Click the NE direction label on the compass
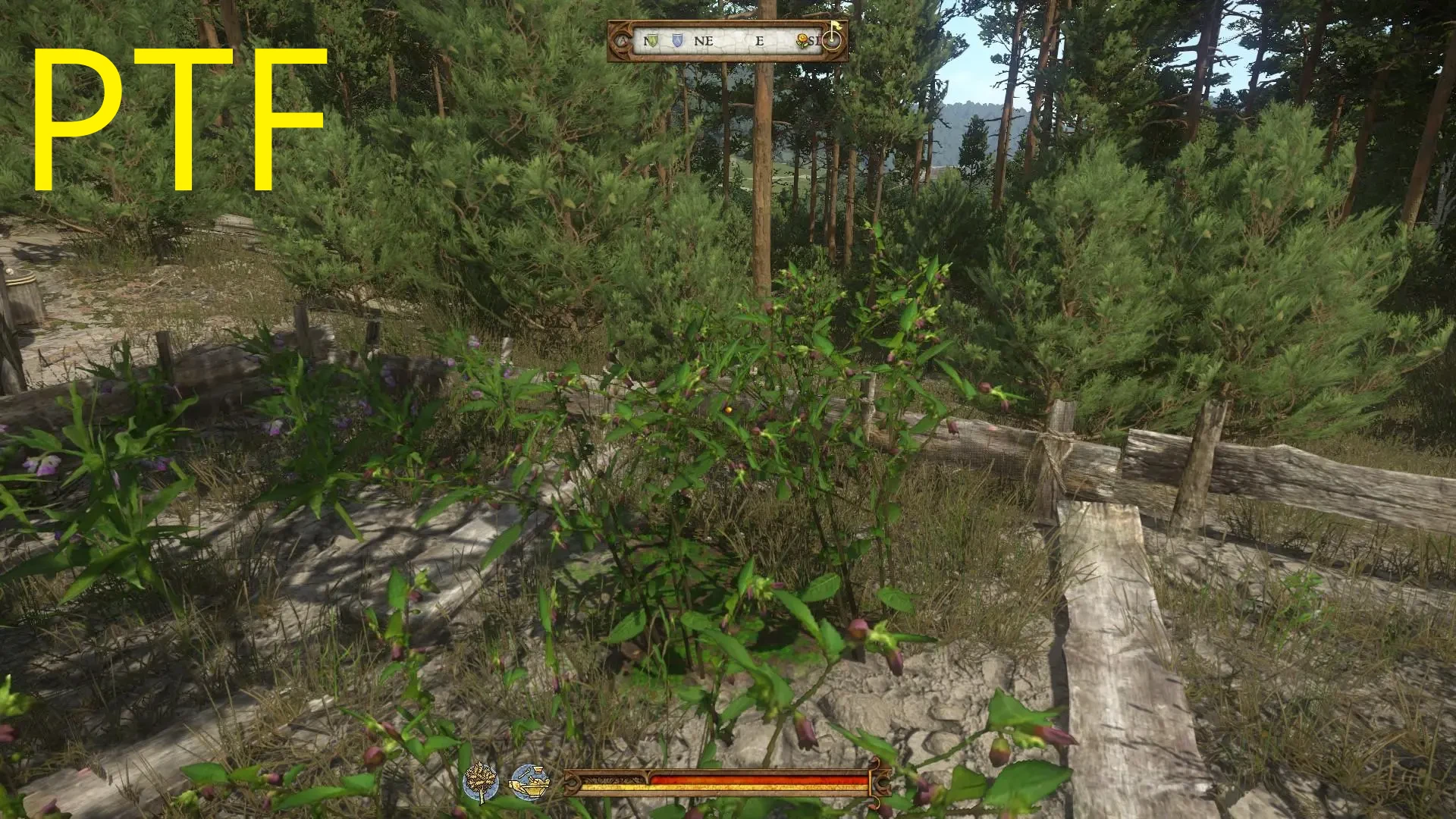This screenshot has height=819, width=1456. coord(703,40)
